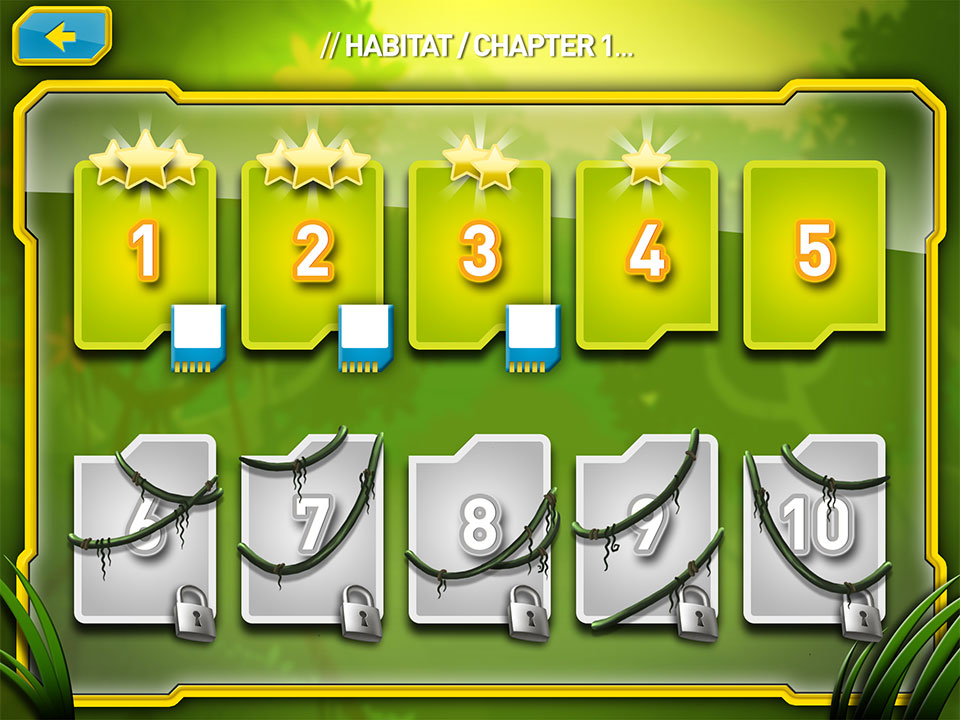Click locked level 6 tile
Image resolution: width=960 pixels, height=720 pixels.
click(145, 527)
